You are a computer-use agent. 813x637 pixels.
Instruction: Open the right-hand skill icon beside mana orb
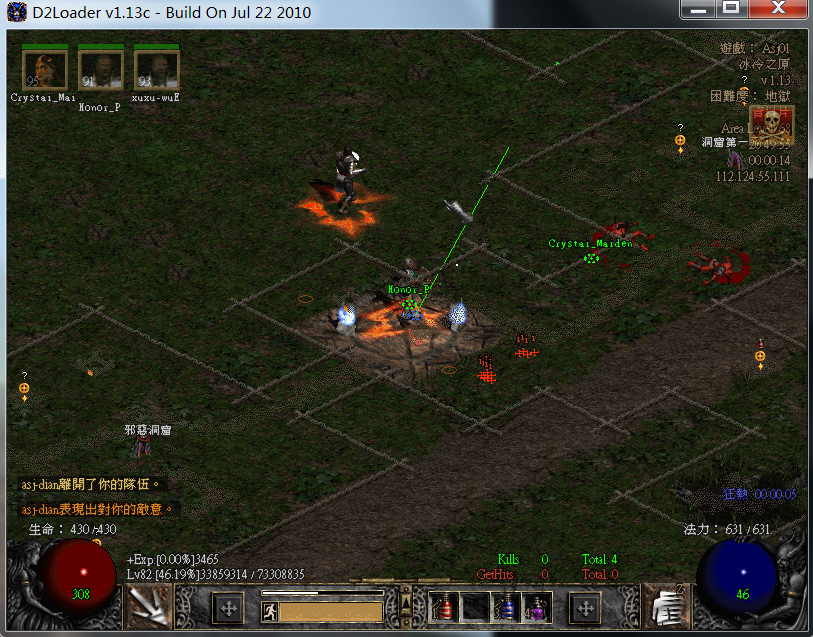click(x=665, y=607)
